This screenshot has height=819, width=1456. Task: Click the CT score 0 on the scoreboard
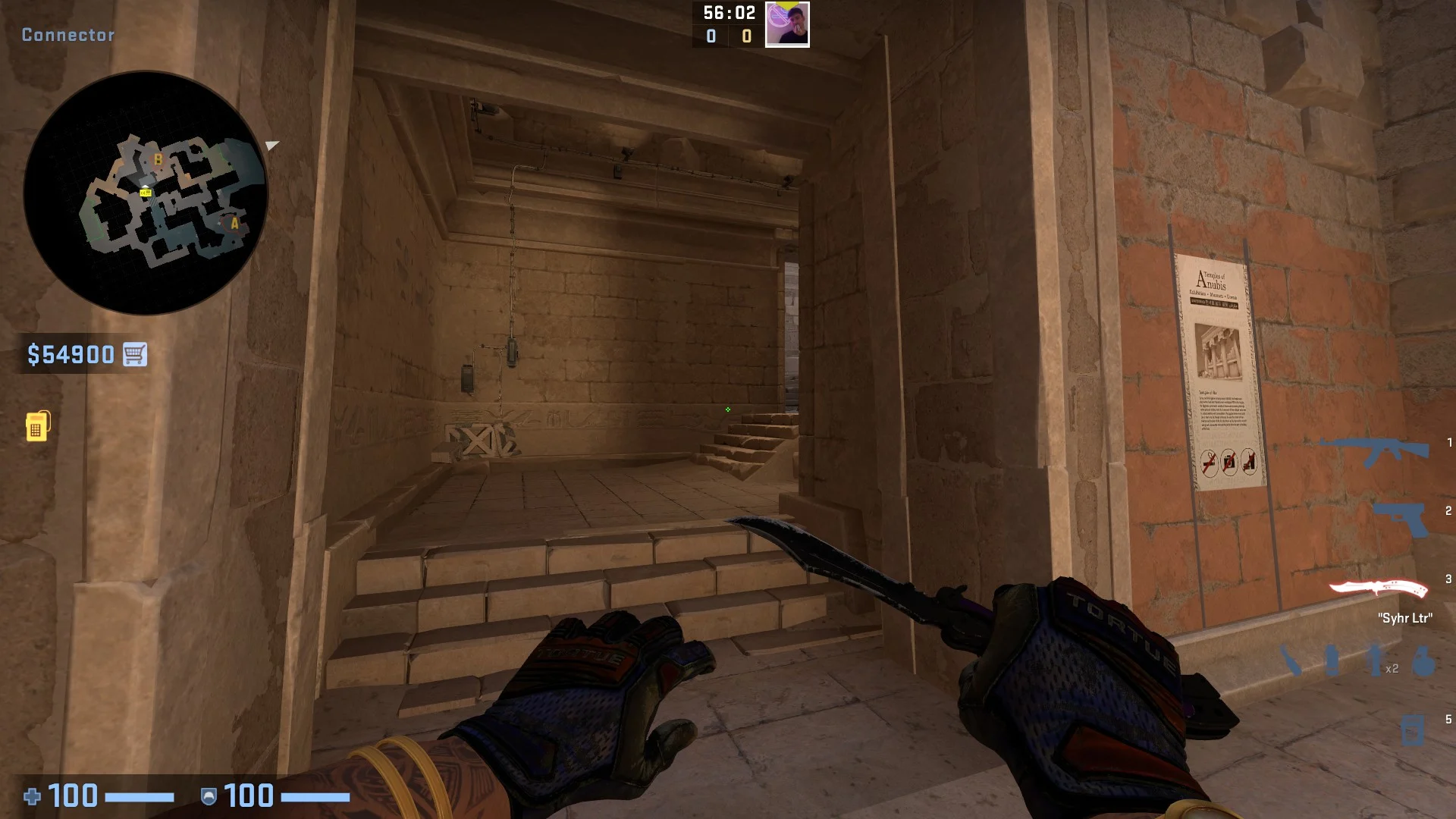coord(711,36)
